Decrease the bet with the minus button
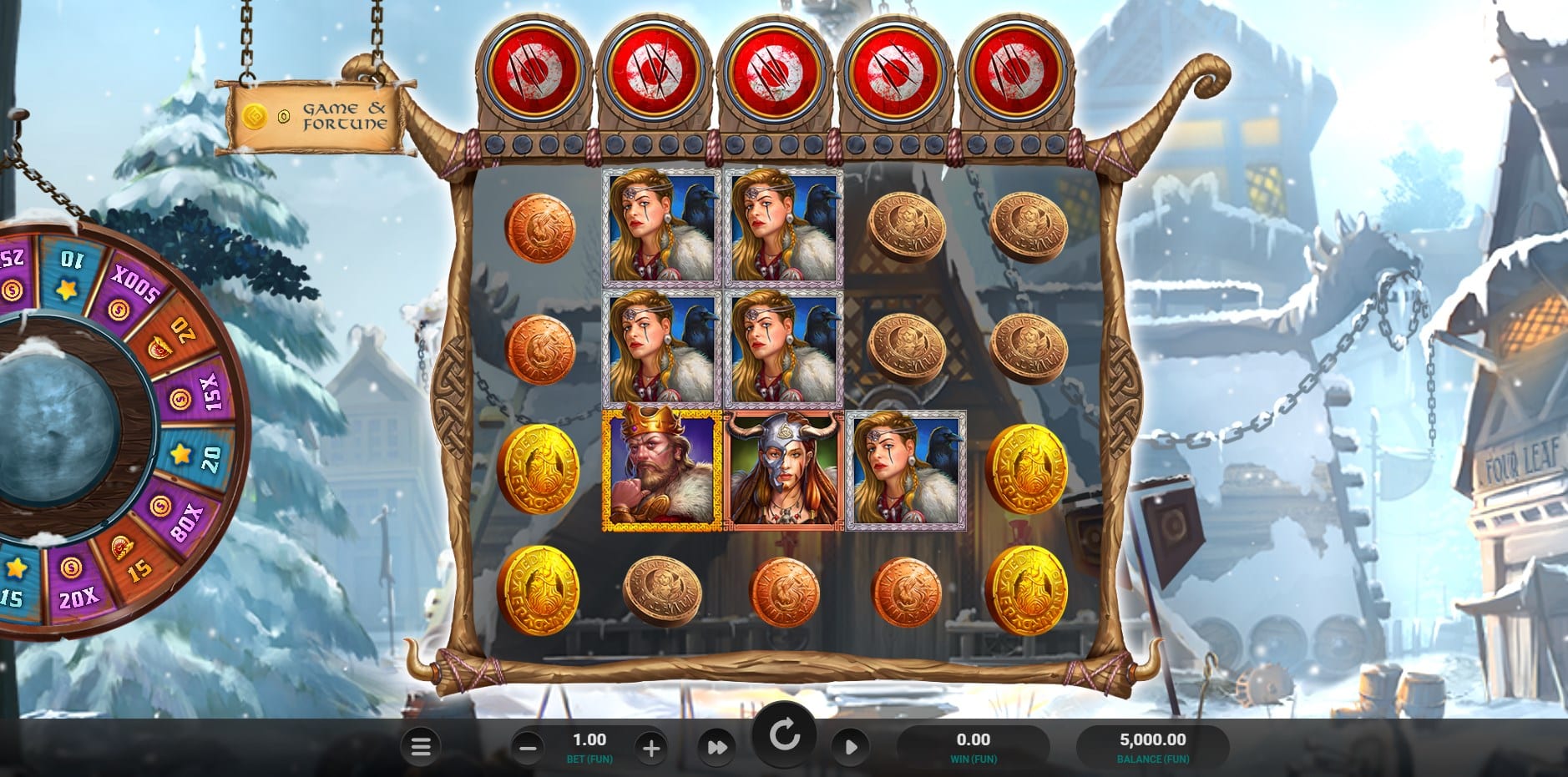The height and width of the screenshot is (777, 1568). (x=528, y=748)
